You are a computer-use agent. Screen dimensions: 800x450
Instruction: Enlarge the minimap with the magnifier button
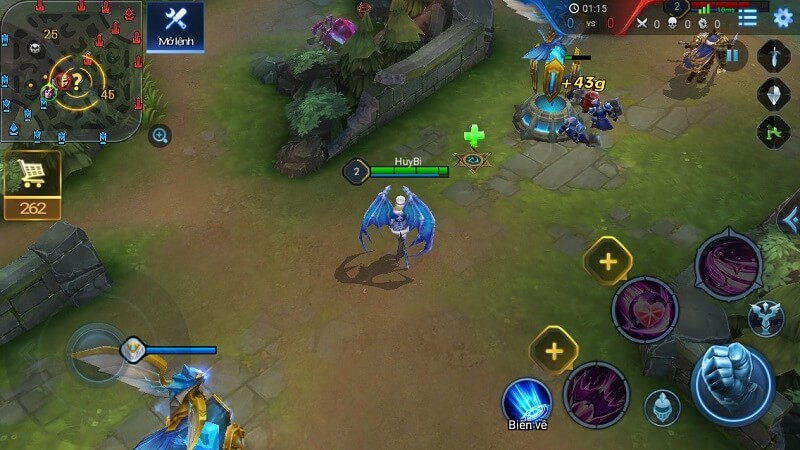(160, 136)
